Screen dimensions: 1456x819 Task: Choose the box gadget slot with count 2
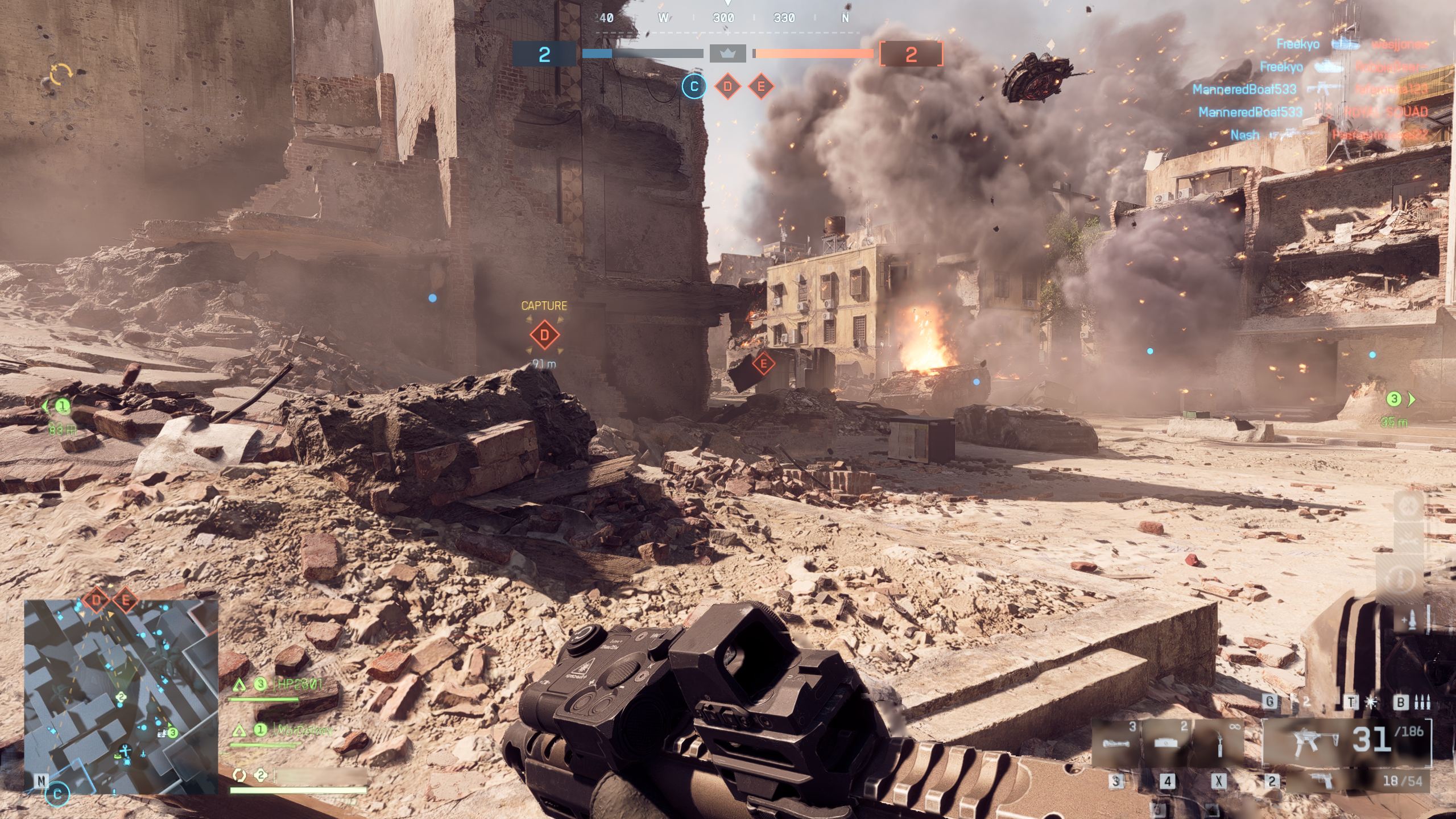(x=1167, y=742)
